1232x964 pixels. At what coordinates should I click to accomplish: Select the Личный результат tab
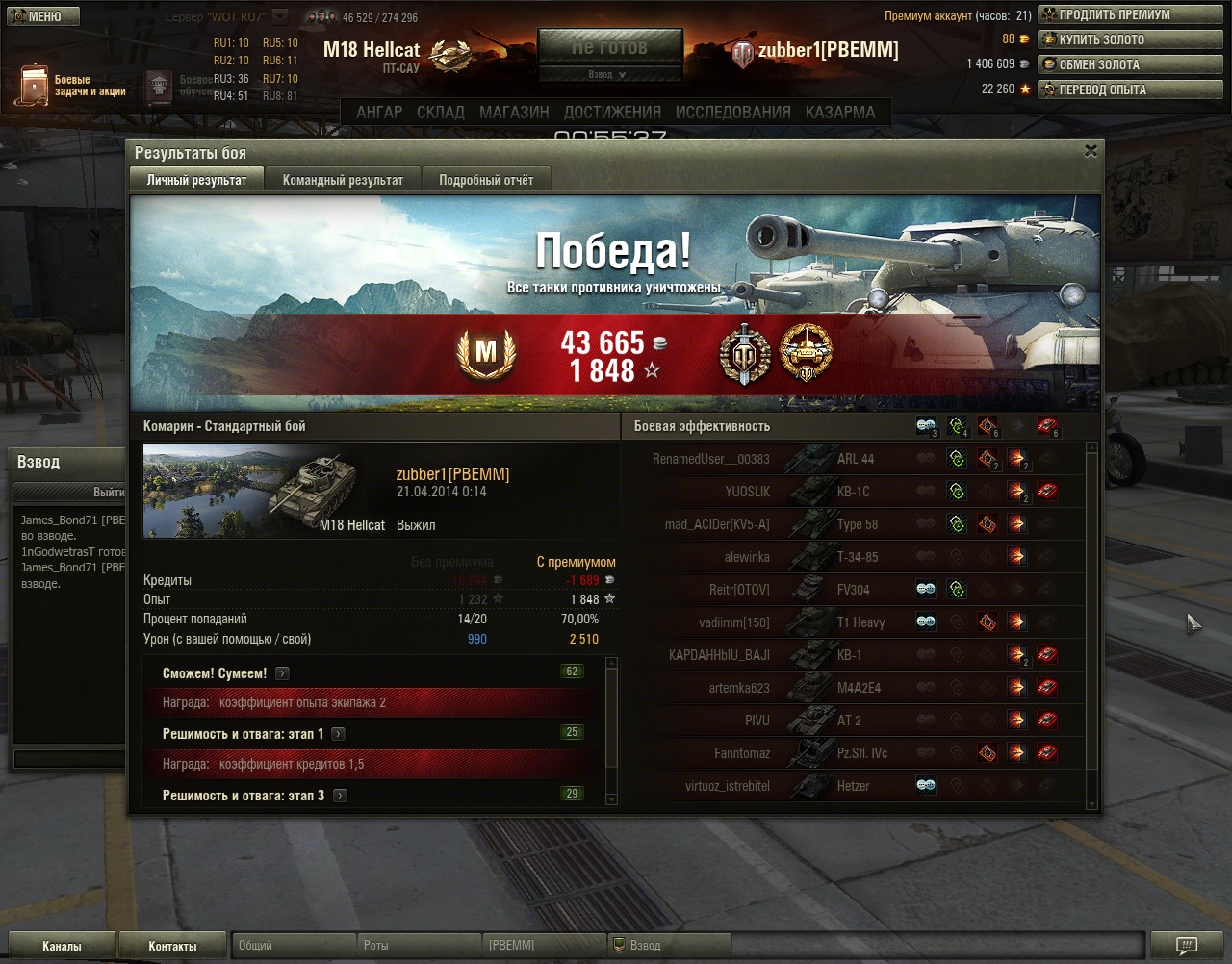196,180
